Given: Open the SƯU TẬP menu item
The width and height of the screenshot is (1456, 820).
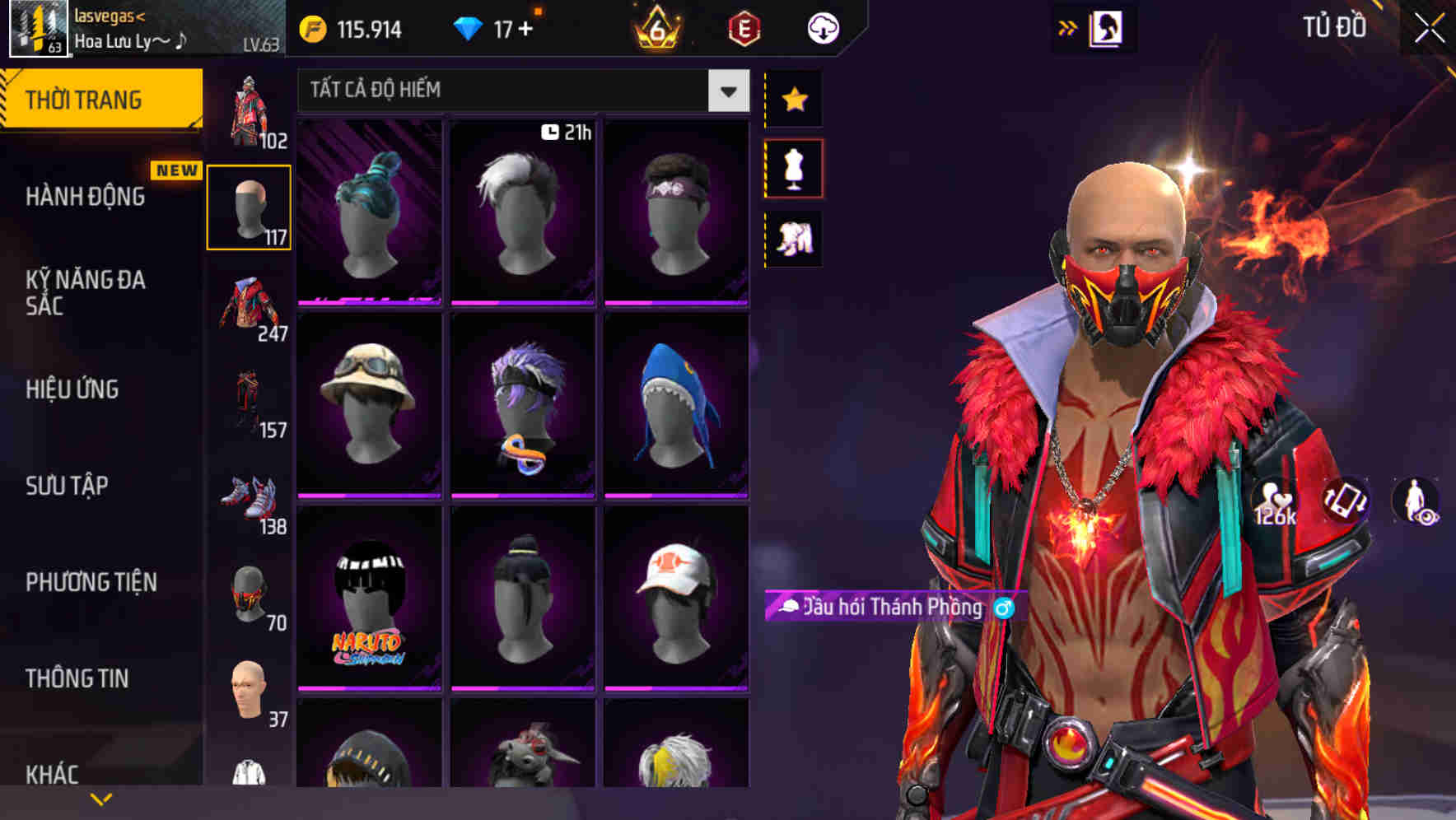Looking at the screenshot, I should (66, 487).
